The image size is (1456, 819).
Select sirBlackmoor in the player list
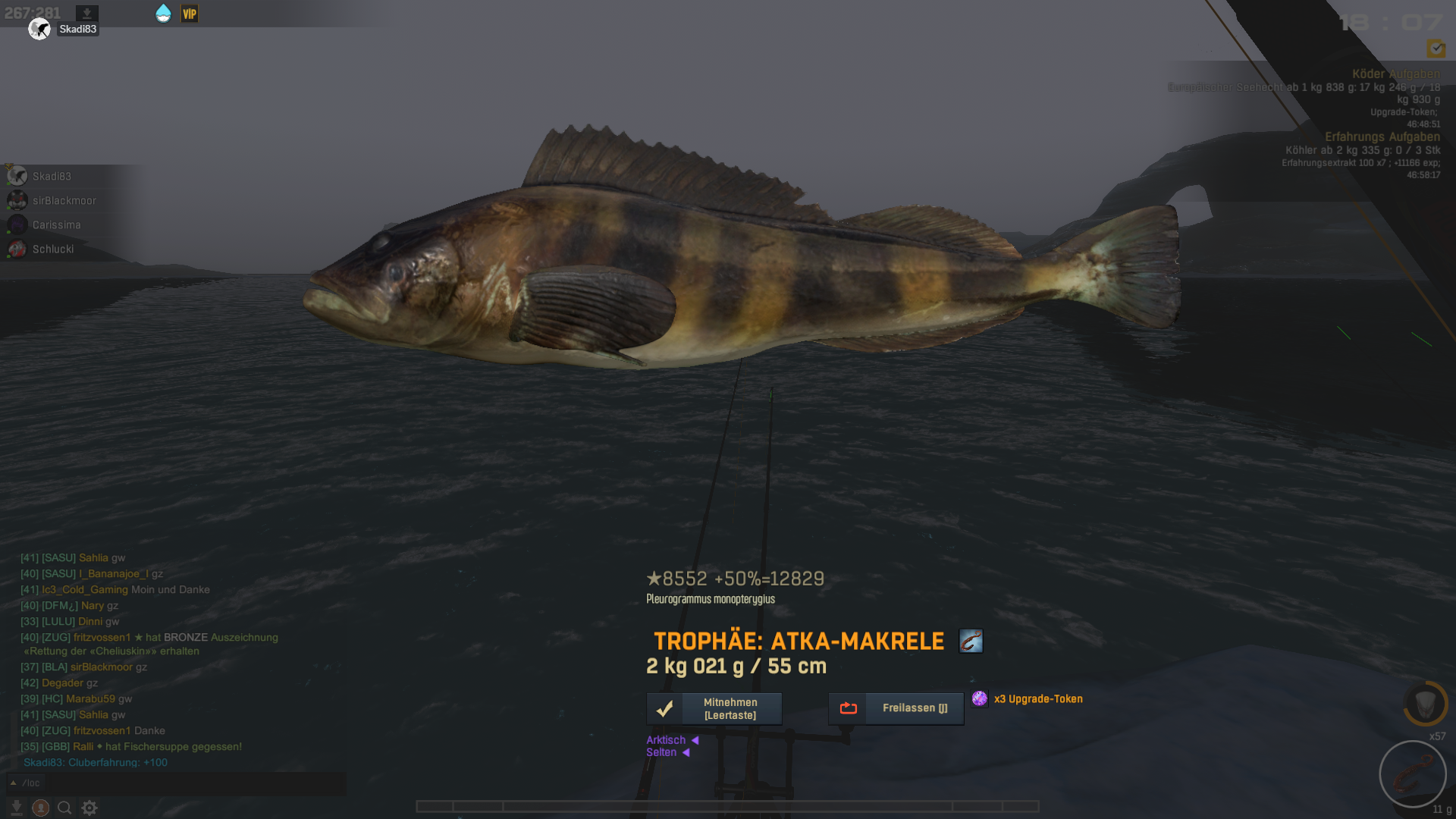pos(64,200)
